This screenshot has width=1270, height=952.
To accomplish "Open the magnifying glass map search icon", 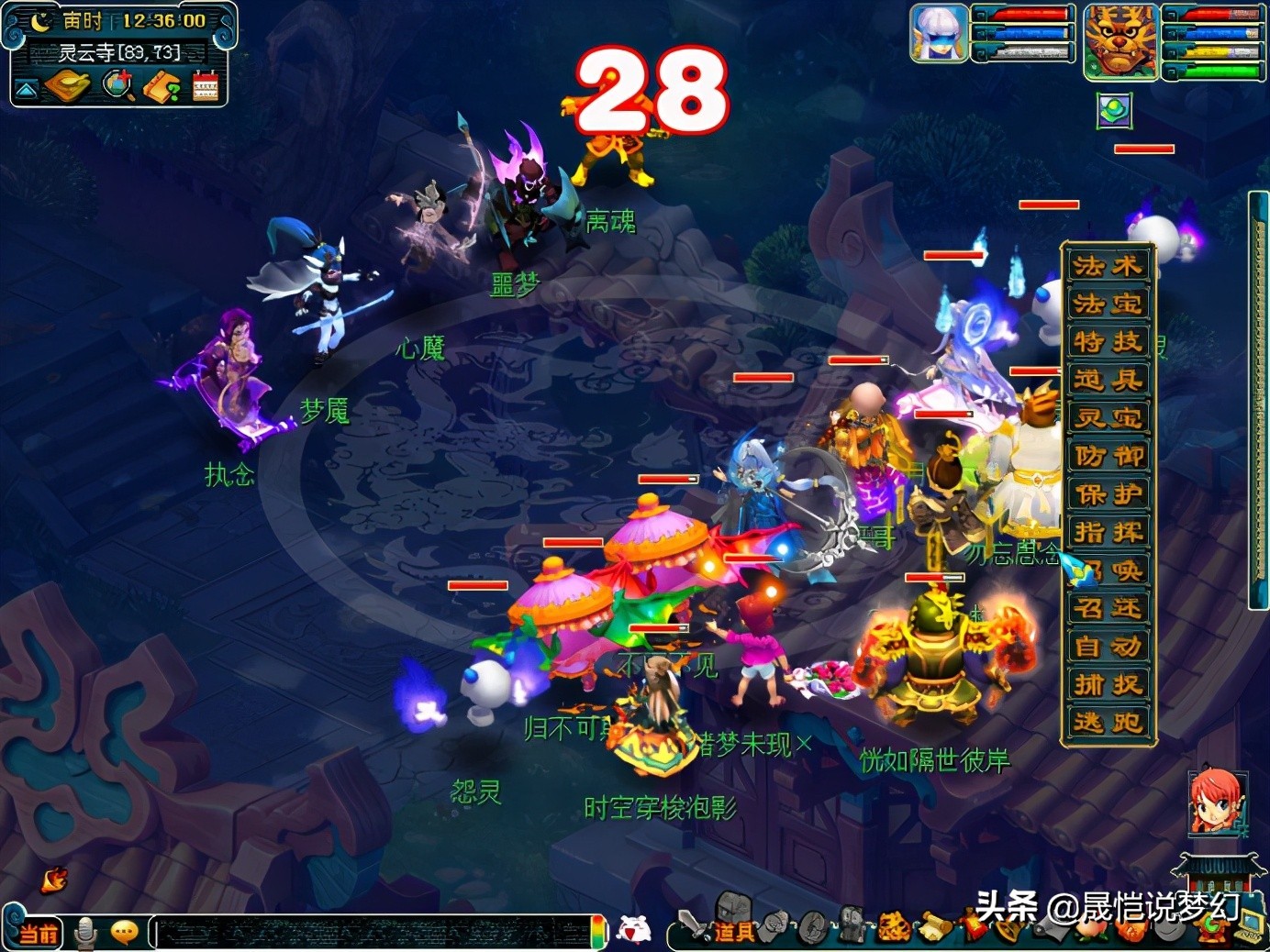I will 117,86.
